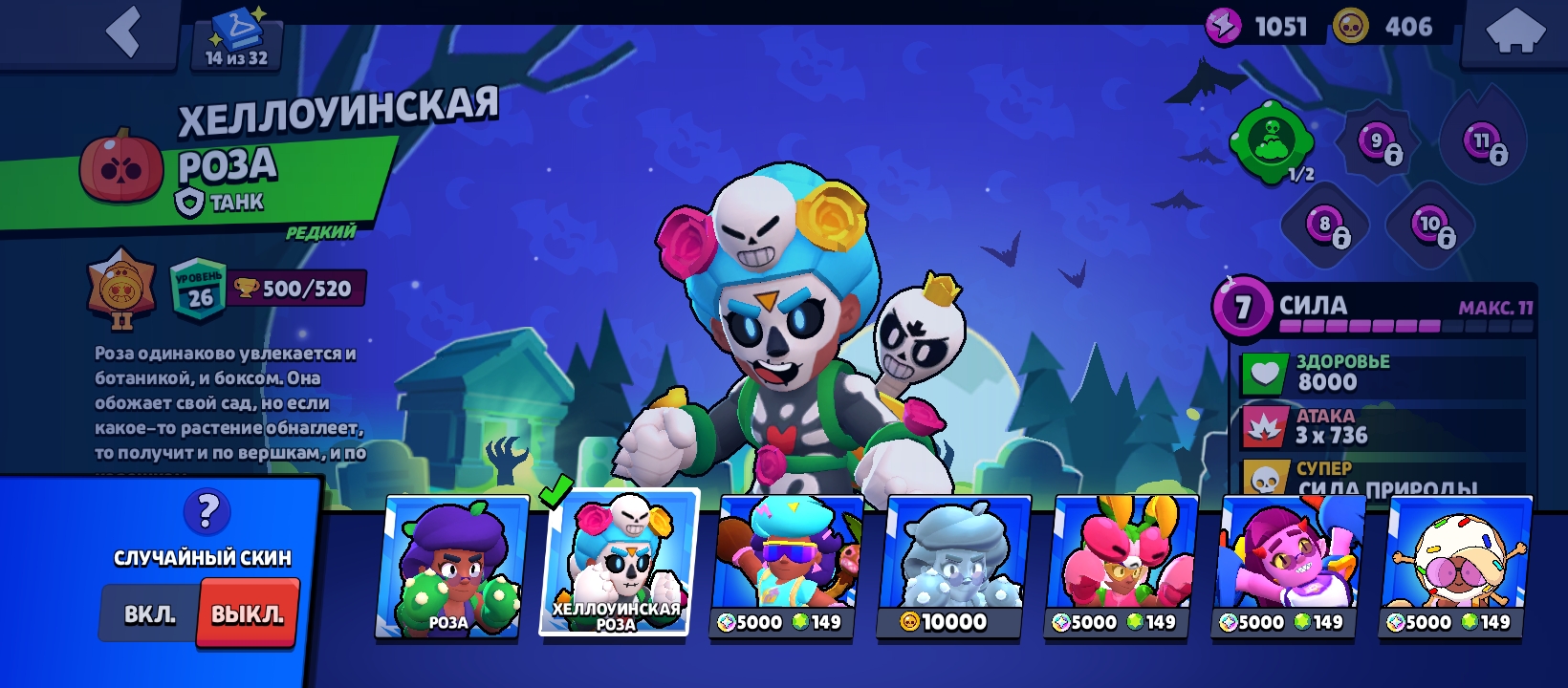This screenshot has height=688, width=1568.
Task: Open the wardrobe 14 из 32 icon
Action: [237, 38]
